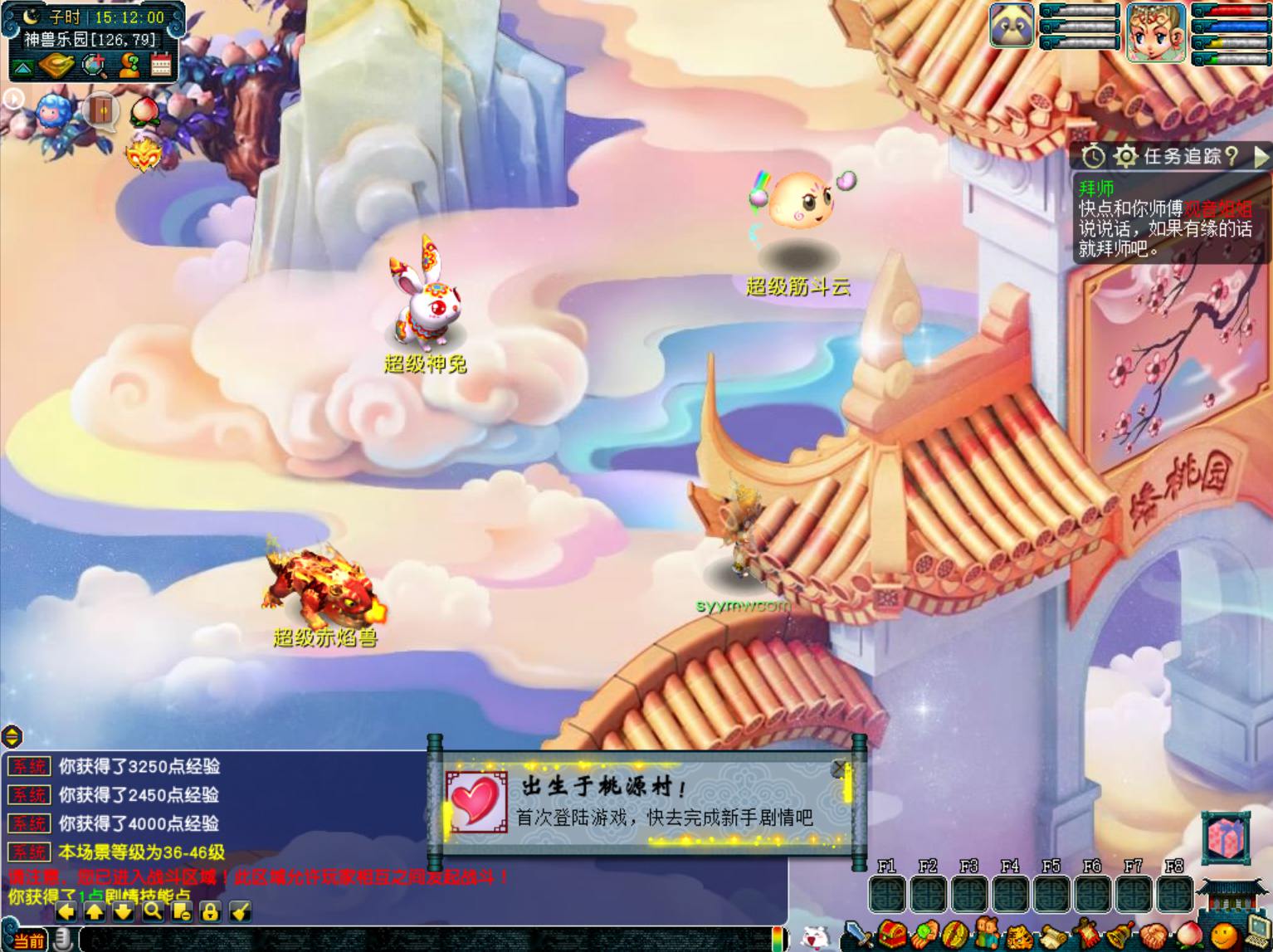The width and height of the screenshot is (1273, 952).
Task: Collapse the 任务追踪 quest tracker arrow
Action: pyautogui.click(x=1261, y=156)
